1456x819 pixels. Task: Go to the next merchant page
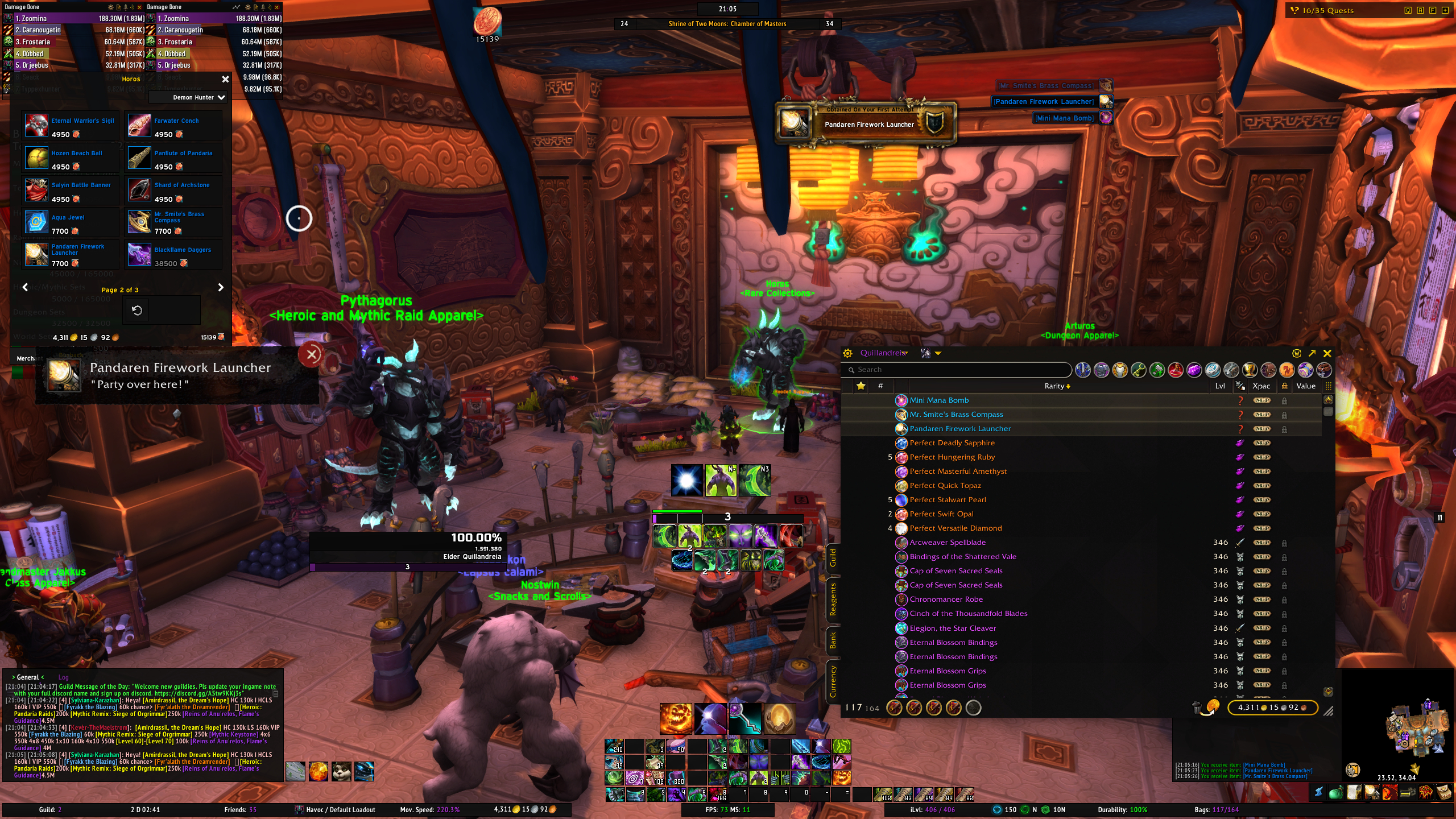(x=221, y=288)
